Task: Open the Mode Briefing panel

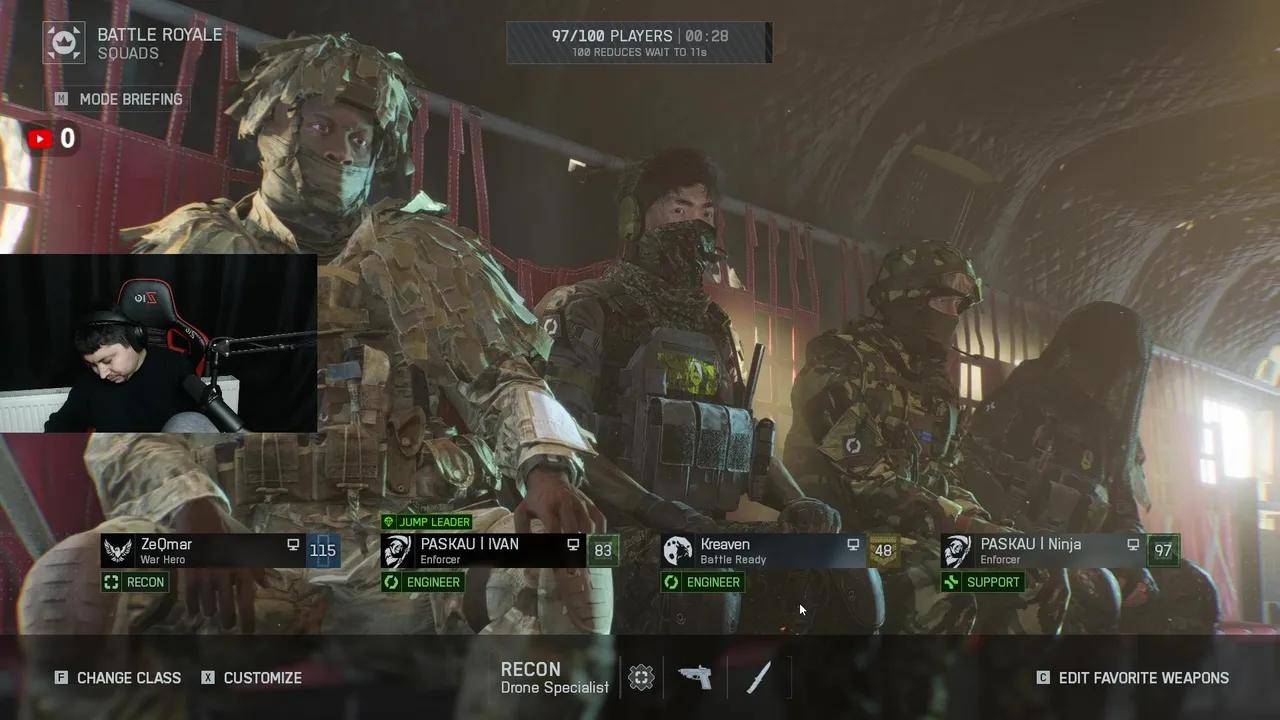Action: pos(120,99)
